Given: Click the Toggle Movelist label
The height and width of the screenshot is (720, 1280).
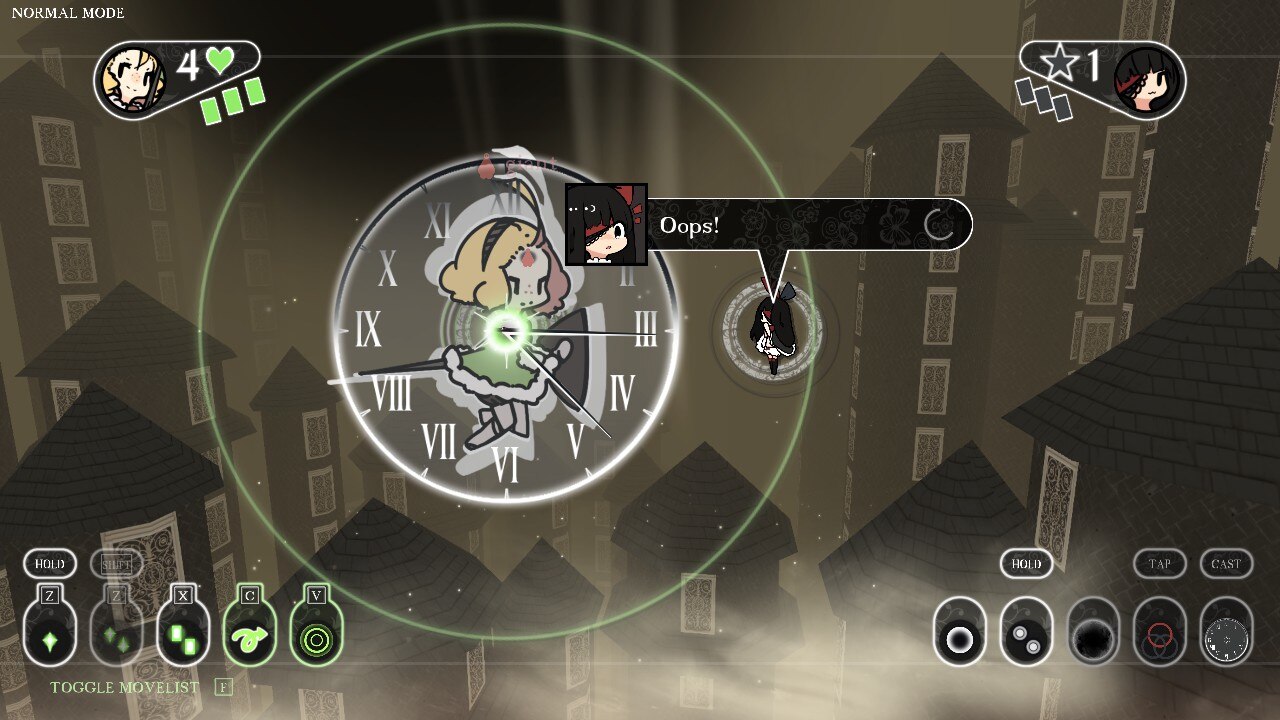Looking at the screenshot, I should tap(124, 687).
